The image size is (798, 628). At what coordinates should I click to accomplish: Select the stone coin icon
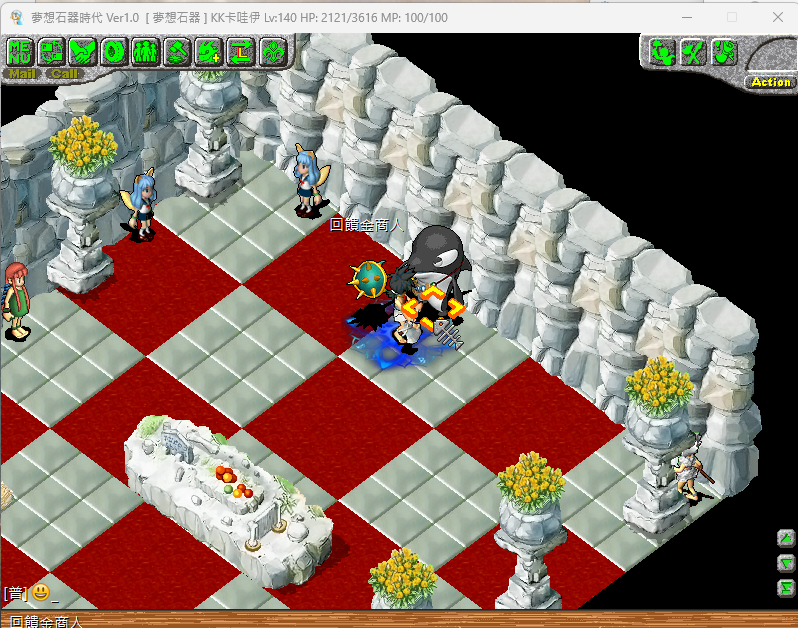click(x=113, y=51)
